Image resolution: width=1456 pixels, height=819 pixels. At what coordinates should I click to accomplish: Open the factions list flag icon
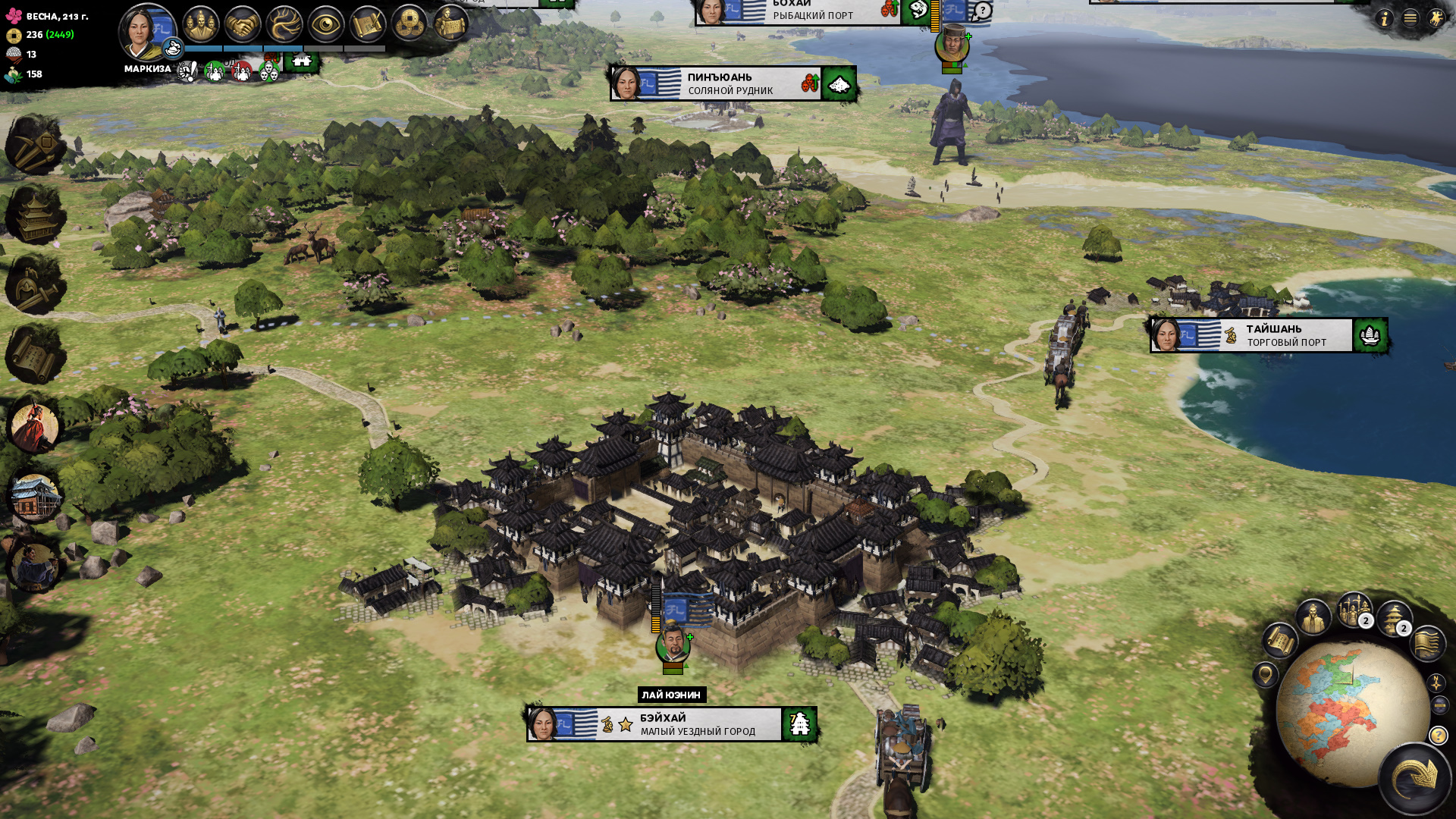1428,643
